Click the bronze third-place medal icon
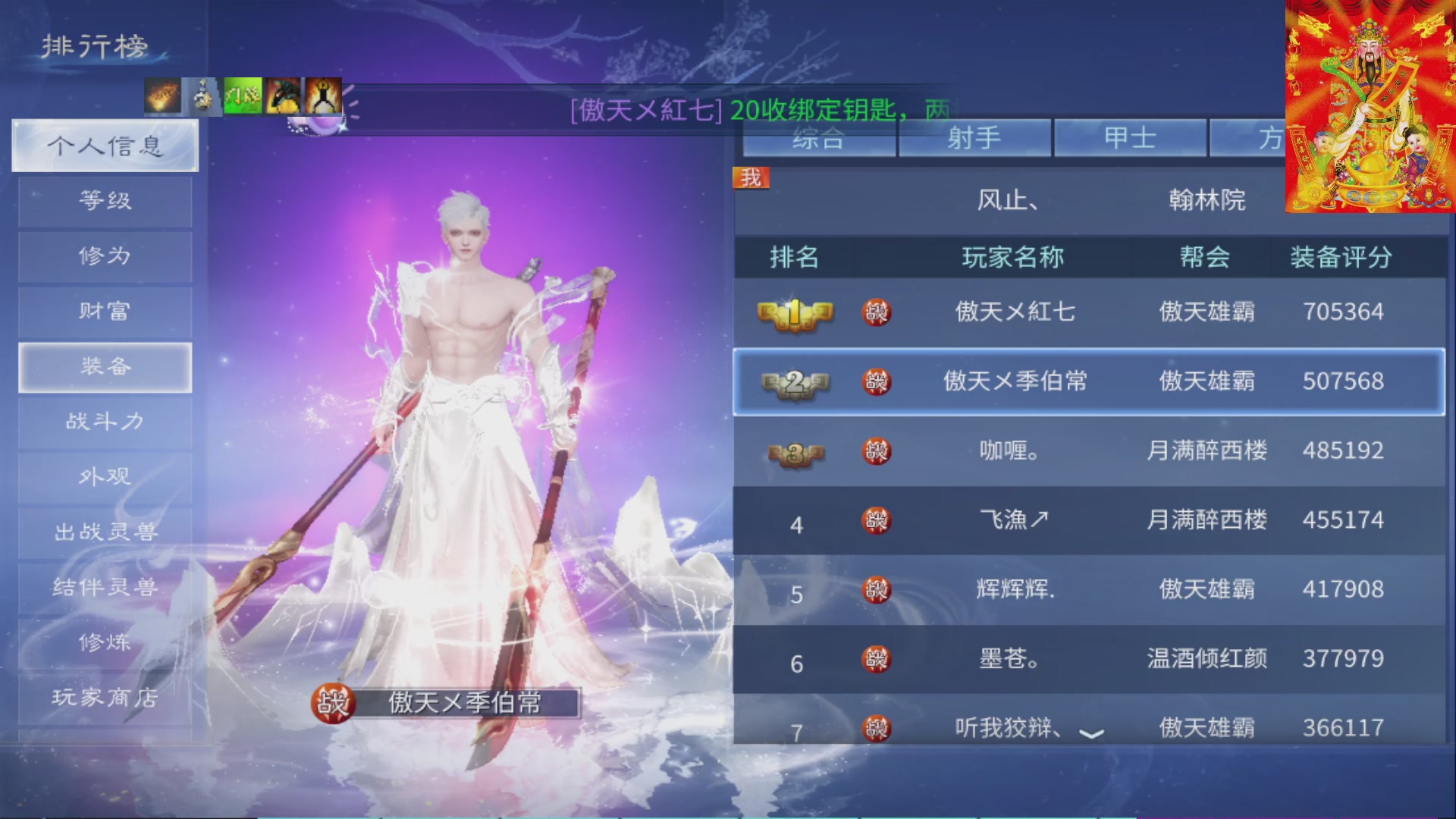1456x819 pixels. click(795, 452)
